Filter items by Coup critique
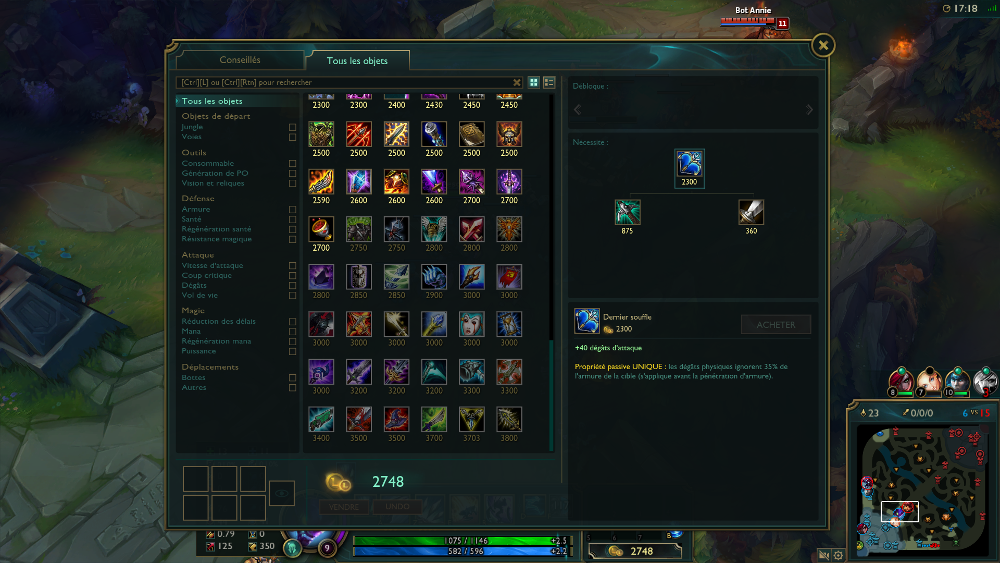 pos(292,275)
